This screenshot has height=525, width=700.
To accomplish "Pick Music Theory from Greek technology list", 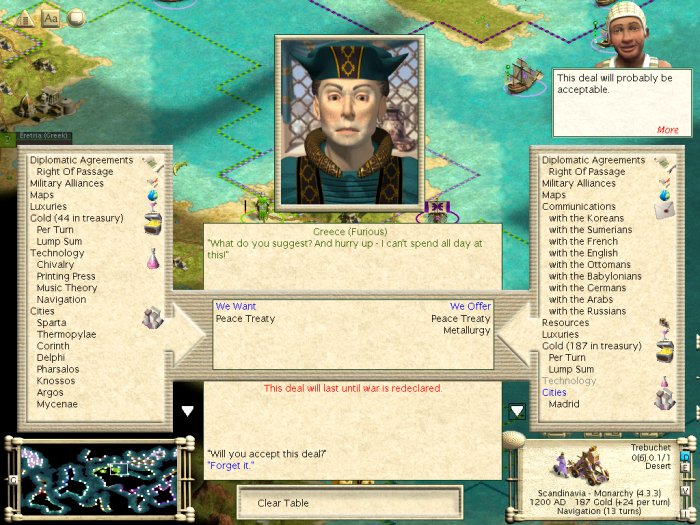I will coord(66,289).
